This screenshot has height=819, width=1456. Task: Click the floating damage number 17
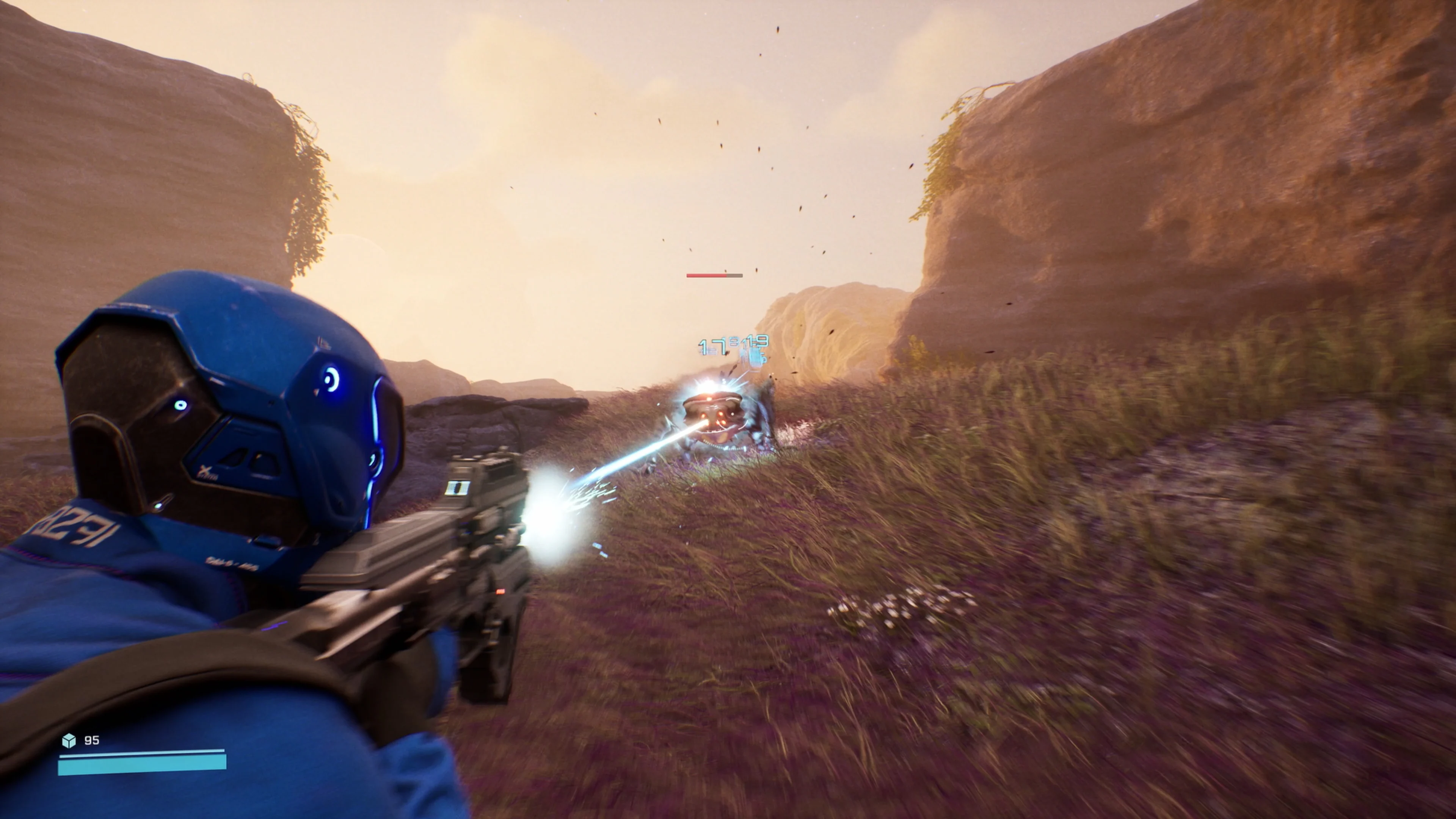[x=712, y=347]
